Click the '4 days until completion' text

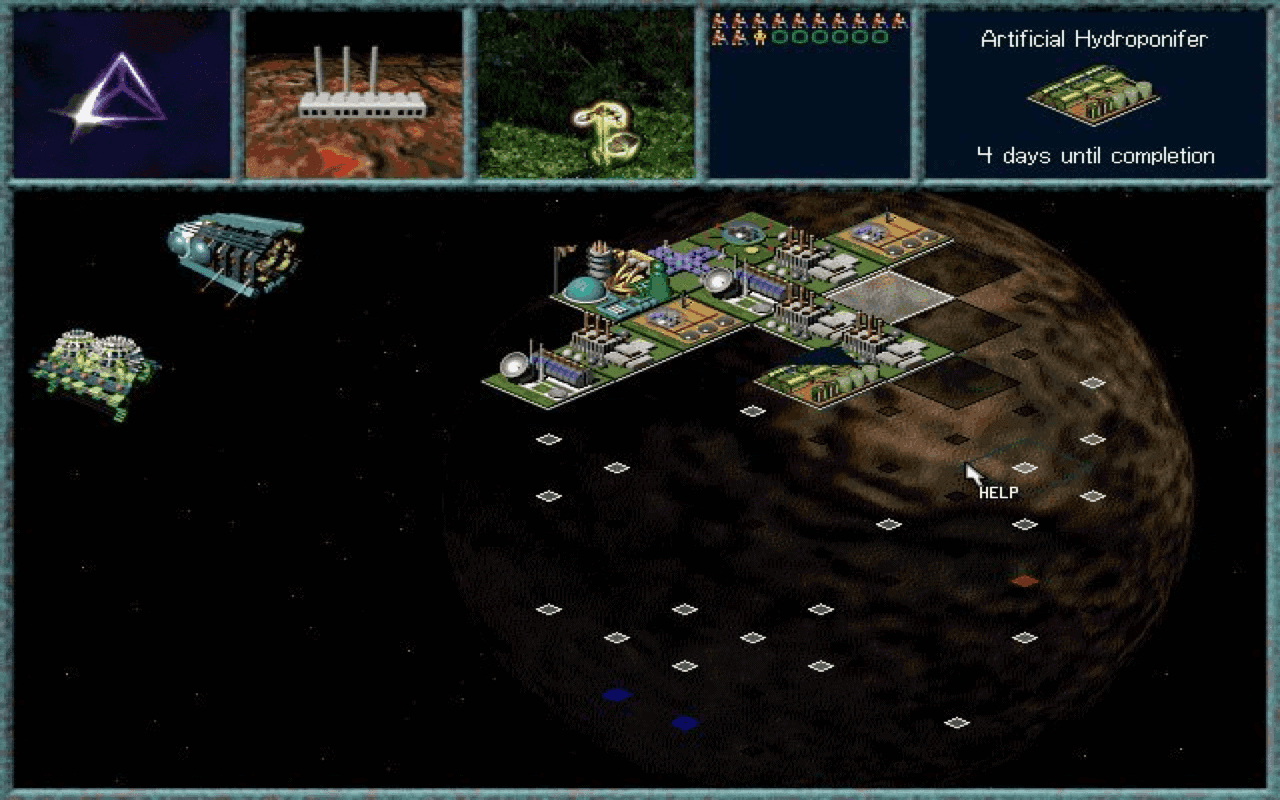[x=1096, y=156]
